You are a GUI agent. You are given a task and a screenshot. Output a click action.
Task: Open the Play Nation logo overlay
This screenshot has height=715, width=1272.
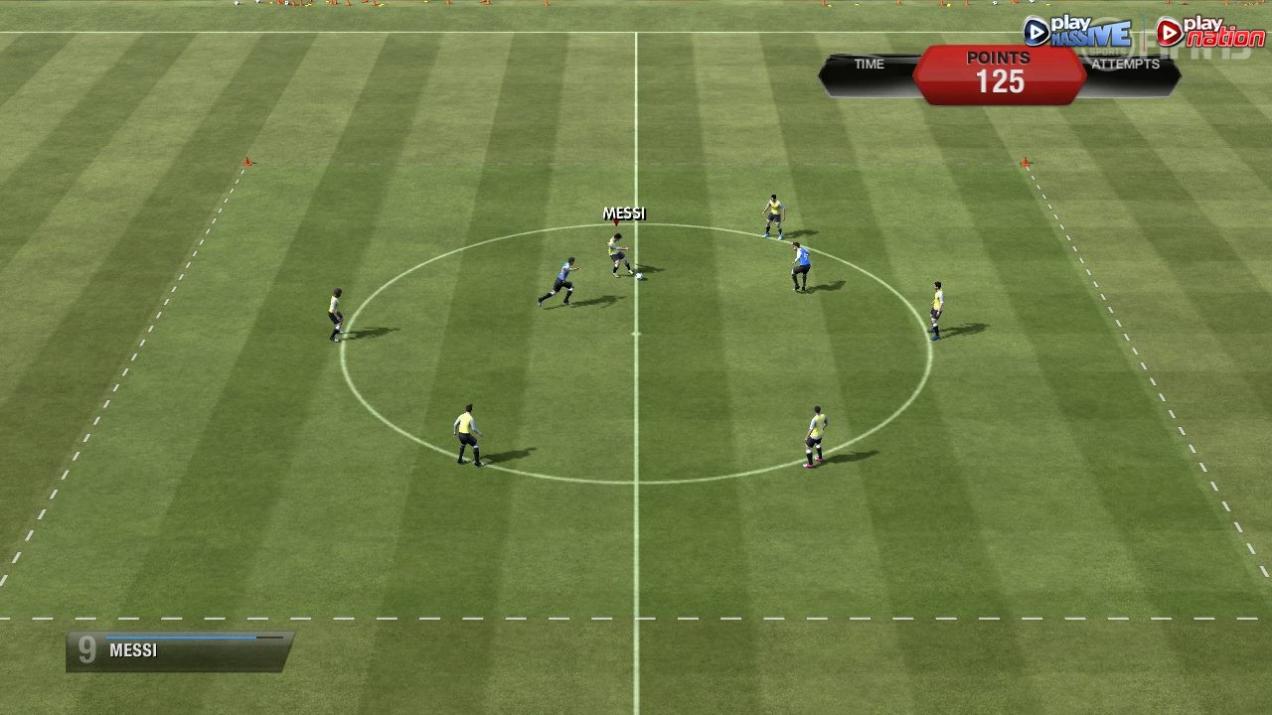(x=1210, y=33)
